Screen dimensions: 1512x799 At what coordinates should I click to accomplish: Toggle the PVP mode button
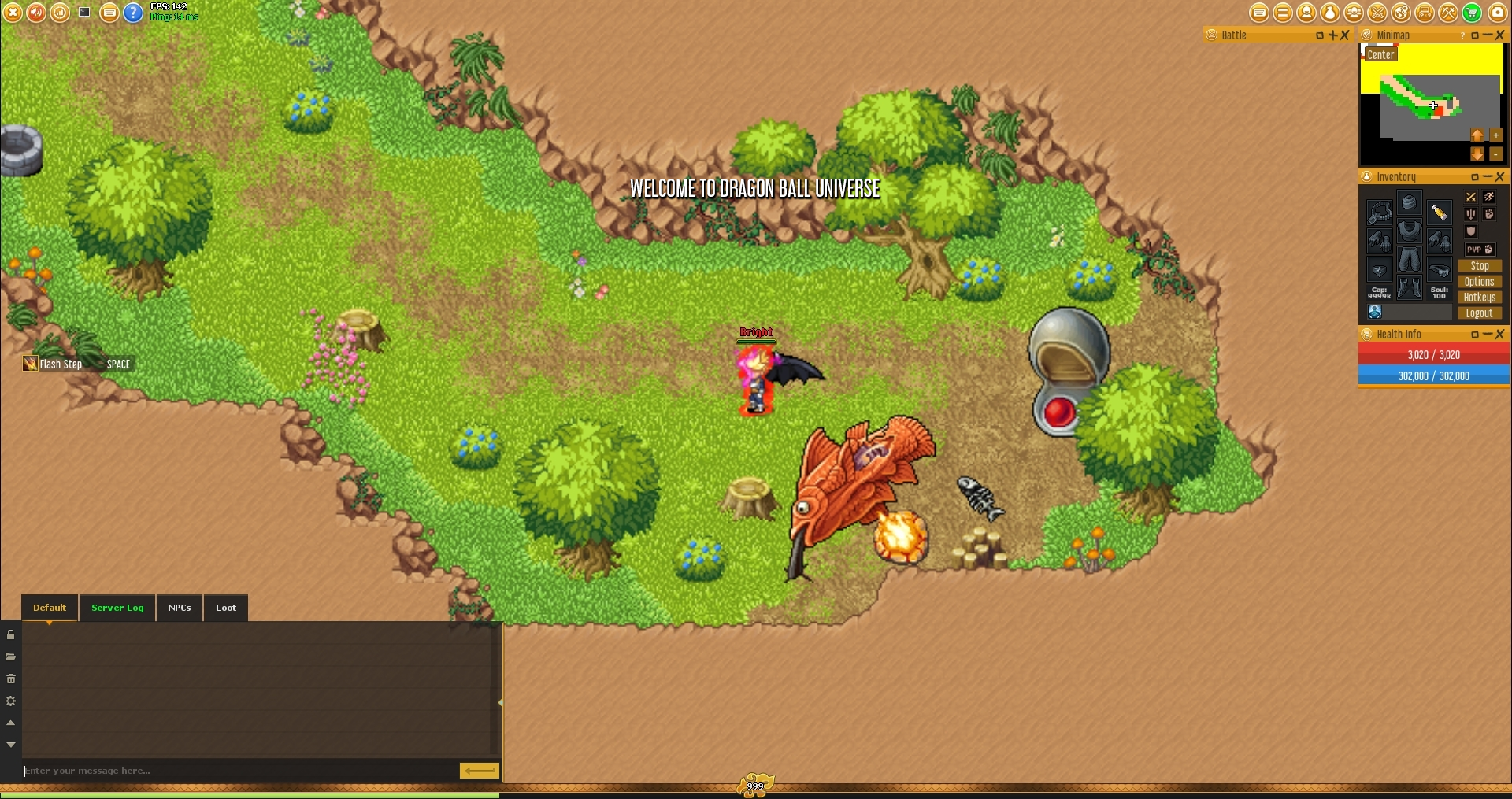[1479, 250]
